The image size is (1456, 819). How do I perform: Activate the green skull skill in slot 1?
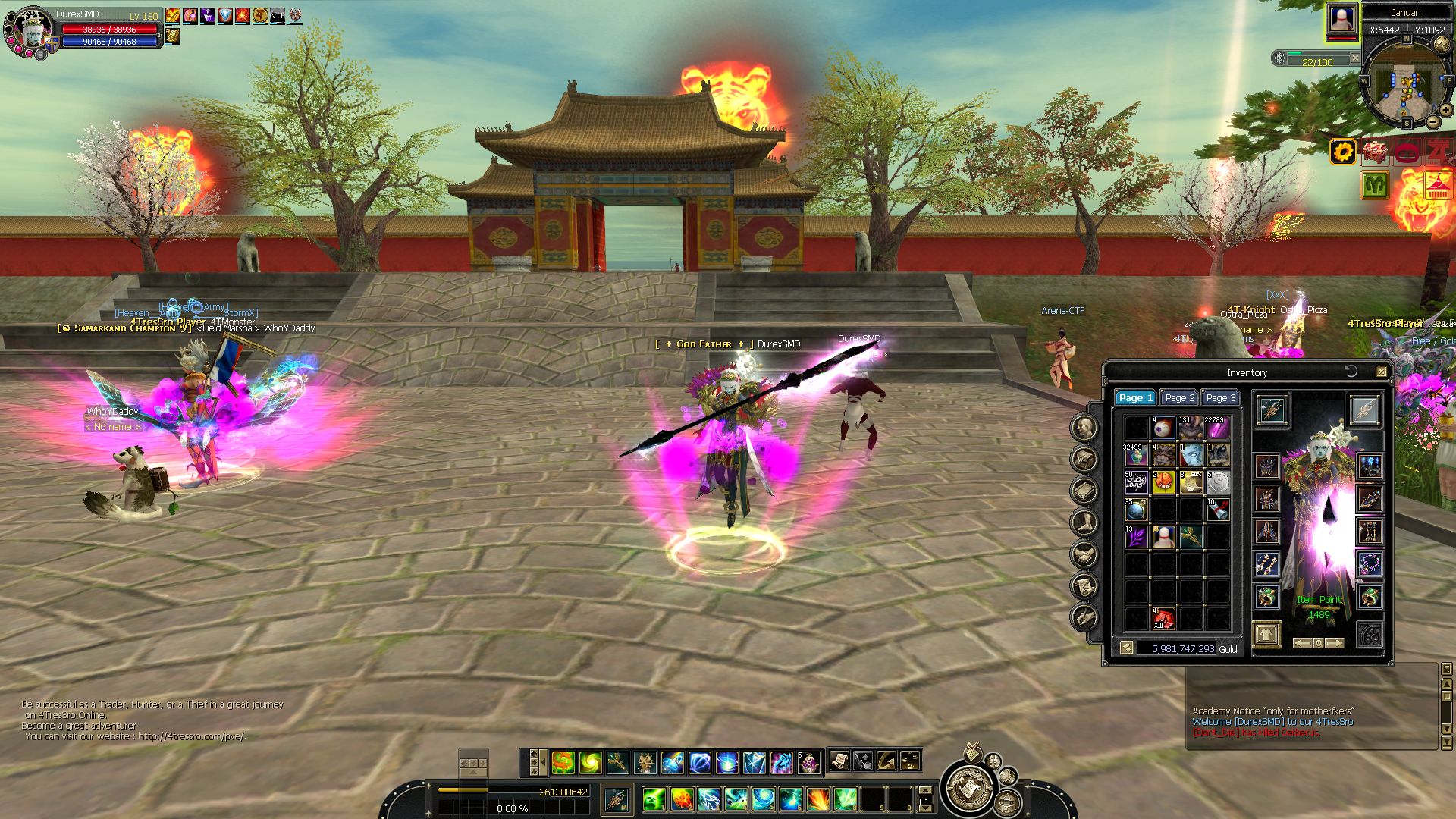tap(654, 799)
